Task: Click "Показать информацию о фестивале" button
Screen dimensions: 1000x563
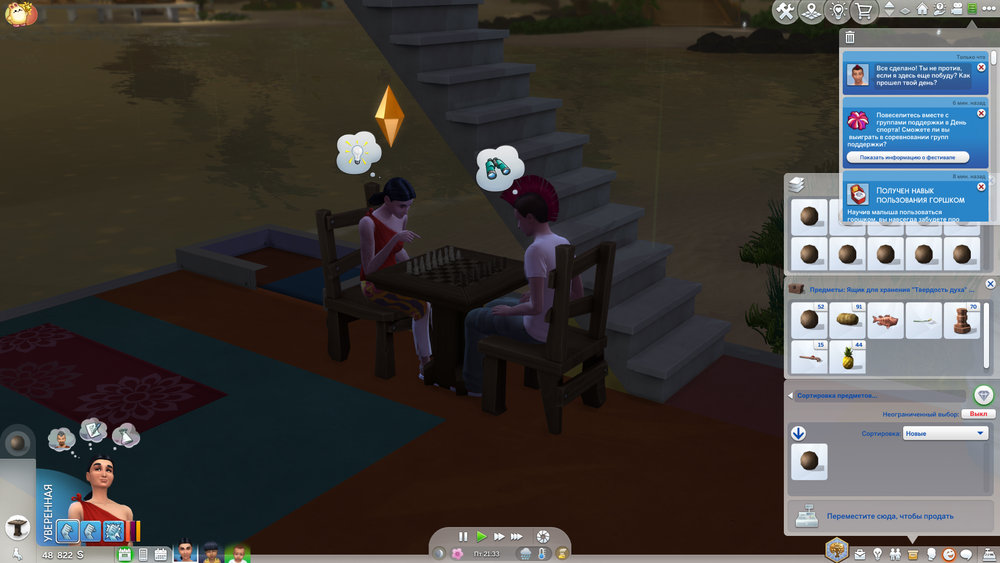Action: (907, 157)
